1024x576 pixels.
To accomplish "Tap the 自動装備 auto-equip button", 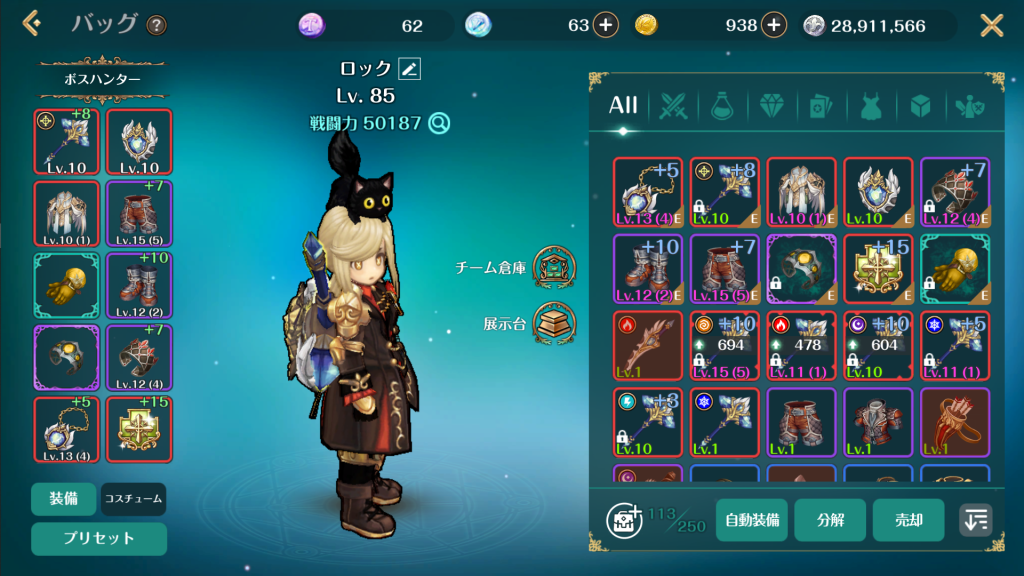I will tap(752, 520).
